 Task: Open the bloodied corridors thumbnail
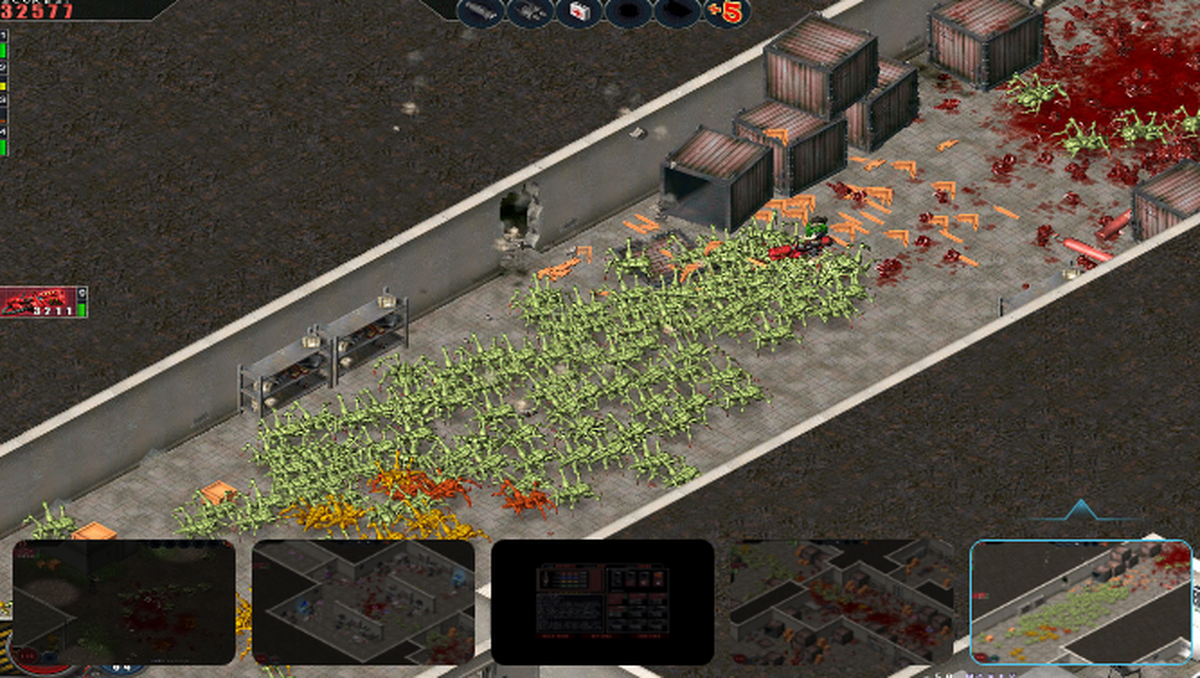841,602
